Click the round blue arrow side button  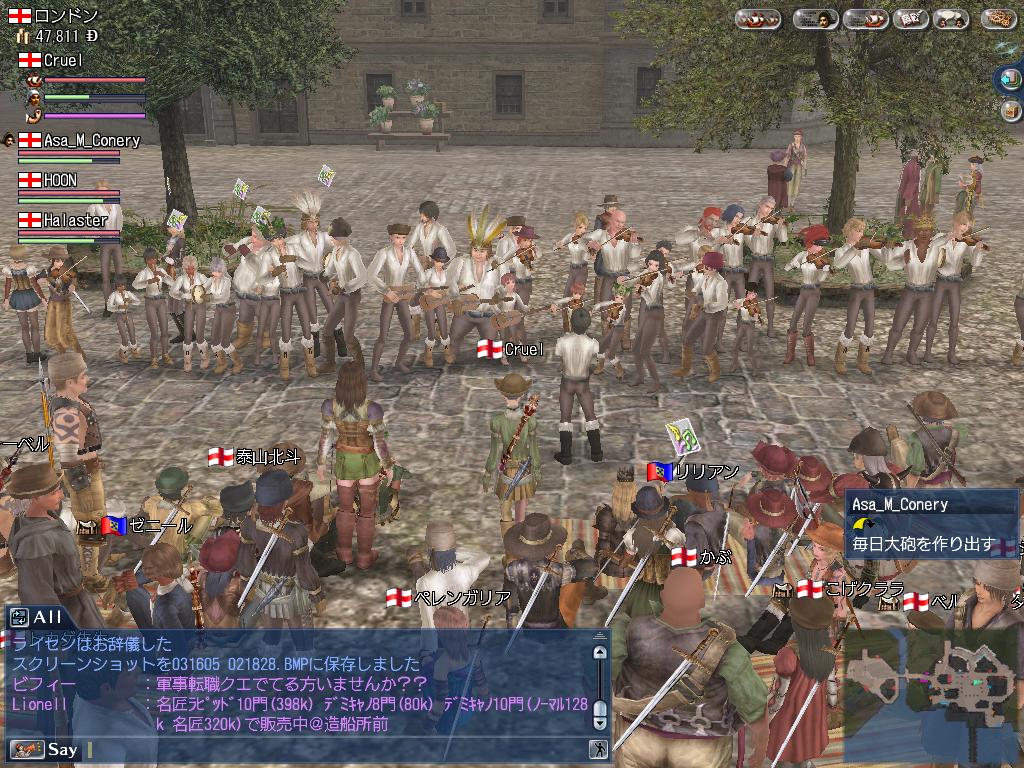[x=1009, y=78]
